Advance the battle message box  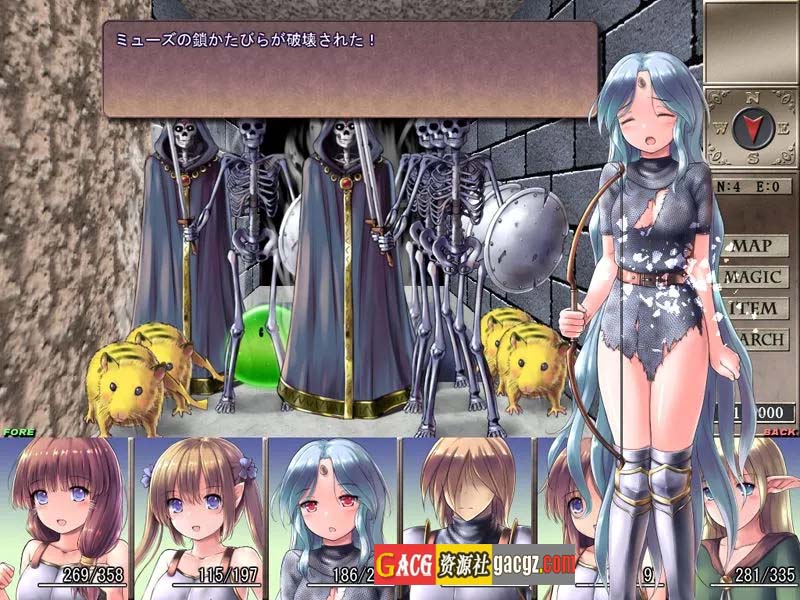pos(350,69)
